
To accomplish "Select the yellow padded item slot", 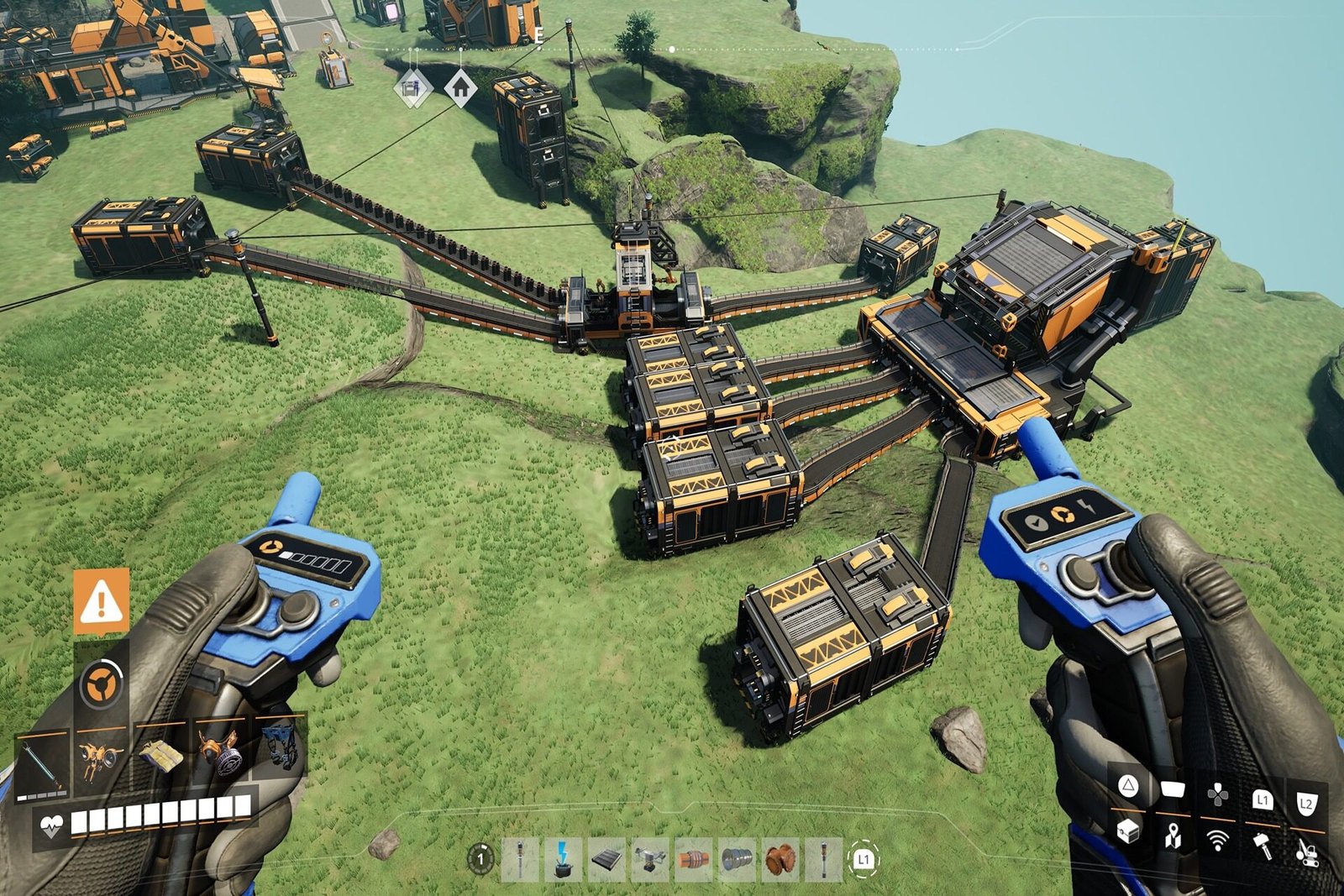I will pyautogui.click(x=161, y=755).
